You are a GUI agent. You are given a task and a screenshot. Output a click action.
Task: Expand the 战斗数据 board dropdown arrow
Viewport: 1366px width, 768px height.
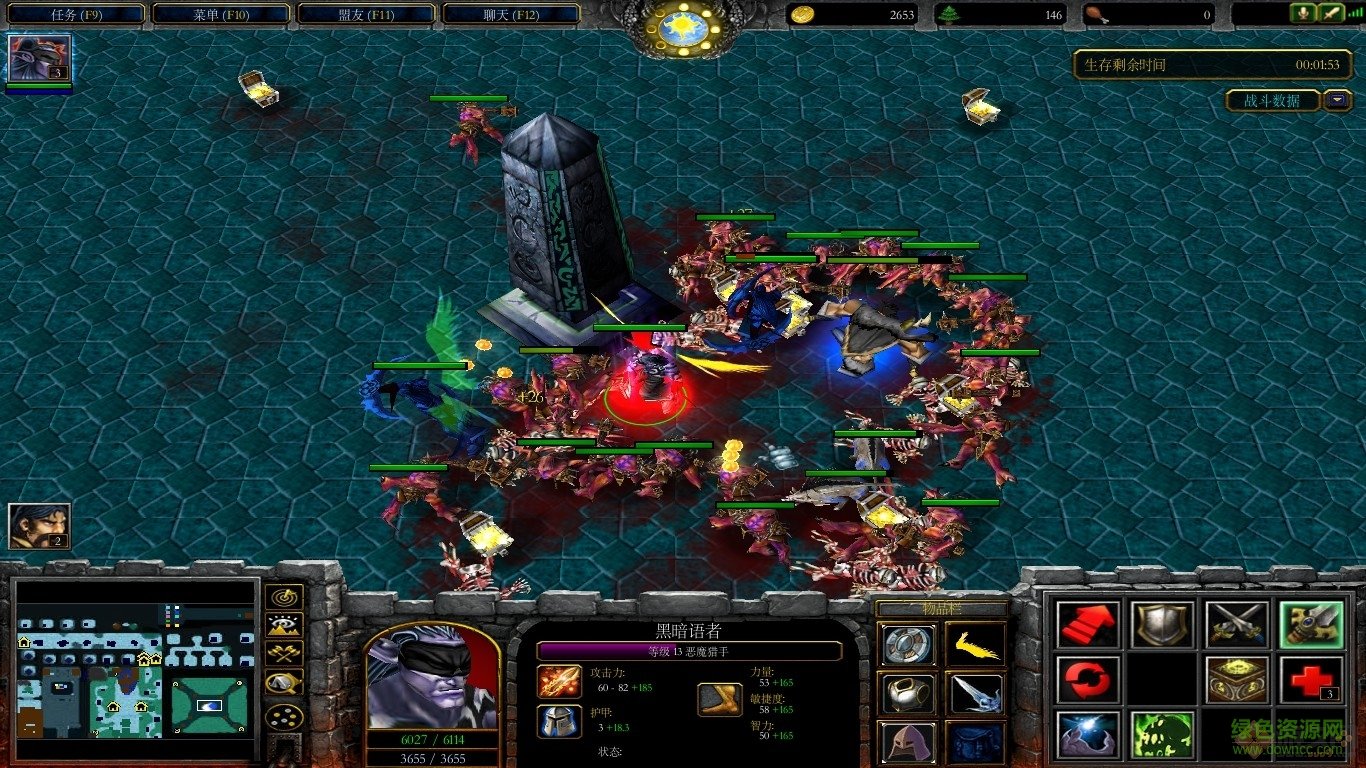click(1337, 100)
